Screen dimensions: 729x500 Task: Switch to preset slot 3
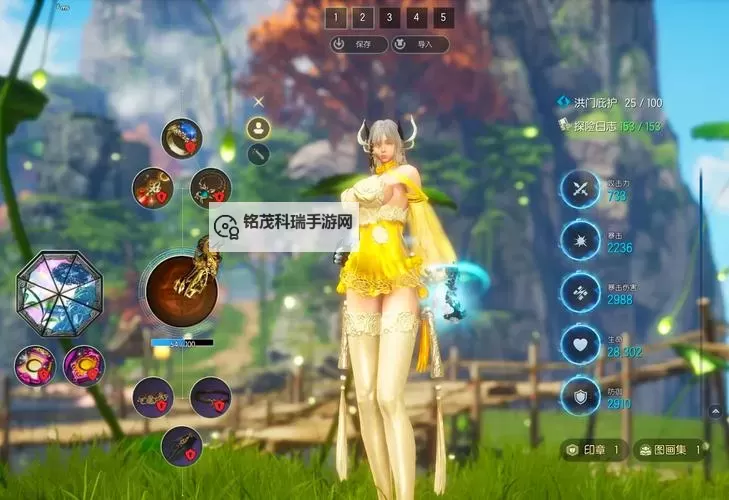coord(390,17)
